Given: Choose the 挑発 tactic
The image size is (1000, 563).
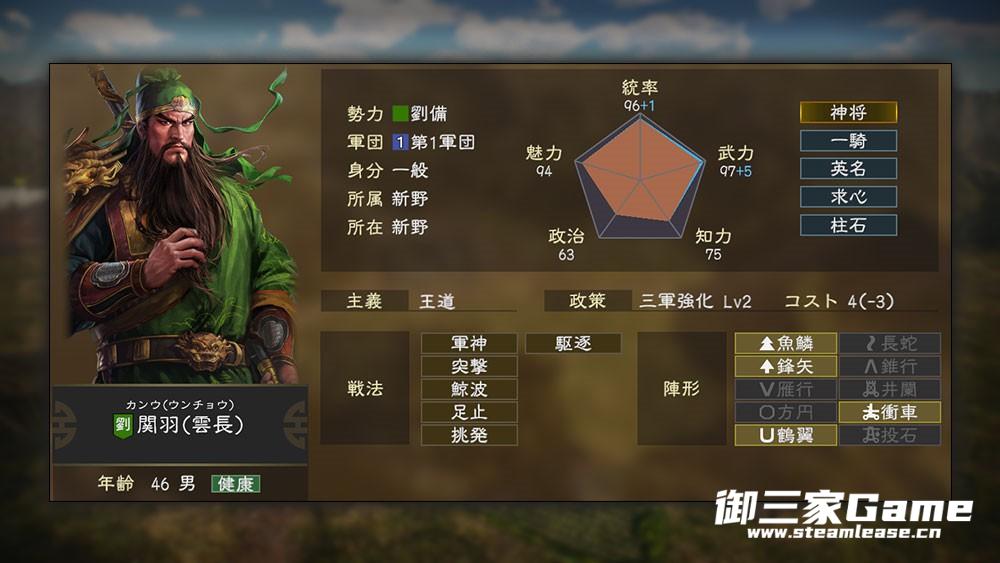Looking at the screenshot, I should click(469, 435).
